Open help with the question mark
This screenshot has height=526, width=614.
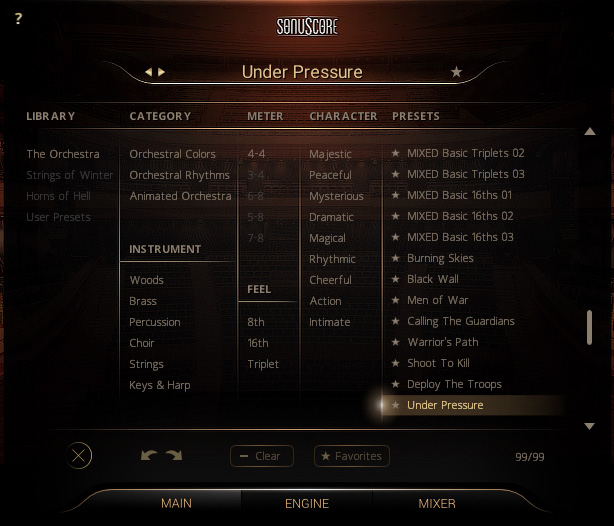[19, 18]
